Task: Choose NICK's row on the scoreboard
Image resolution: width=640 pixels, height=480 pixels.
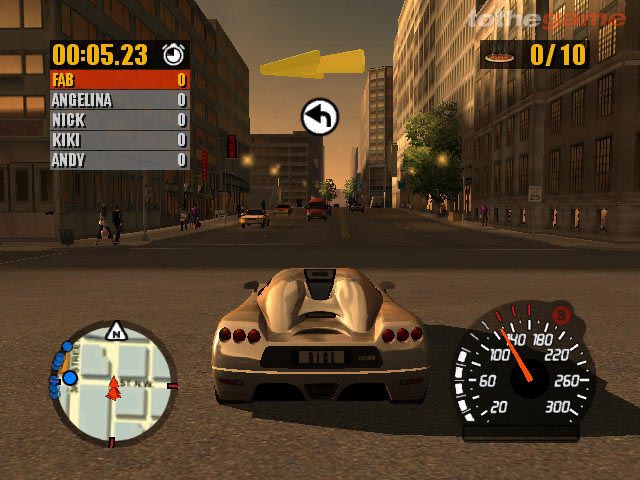Action: click(120, 120)
